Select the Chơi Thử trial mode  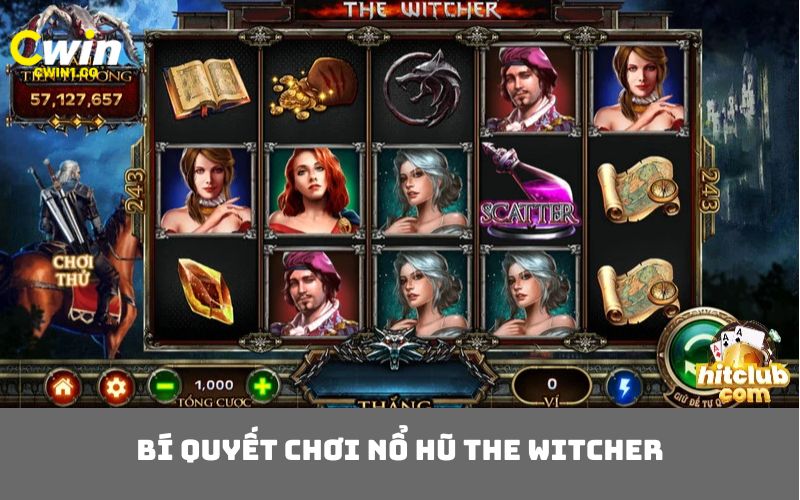coord(72,269)
